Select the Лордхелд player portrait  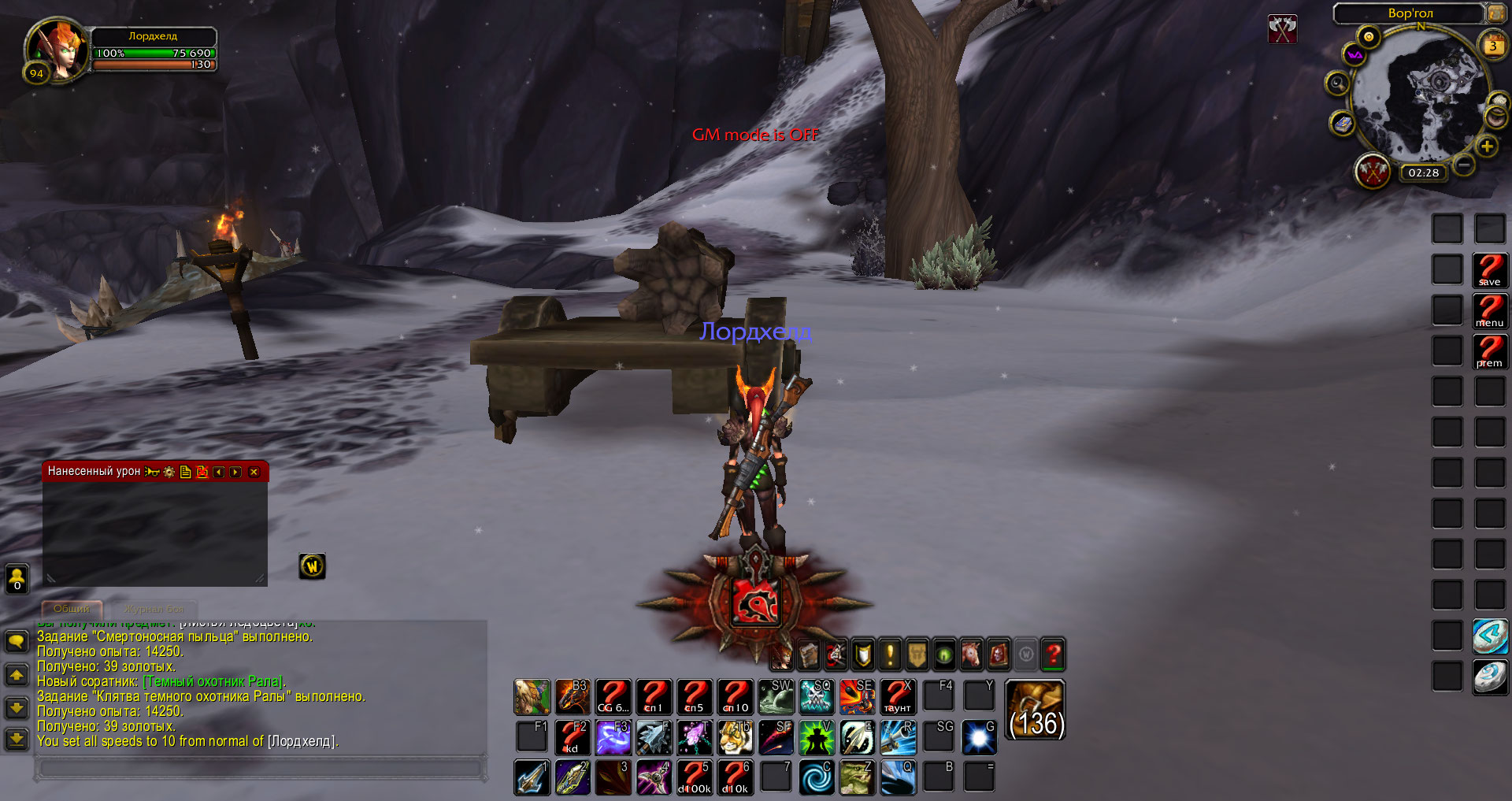[57, 49]
